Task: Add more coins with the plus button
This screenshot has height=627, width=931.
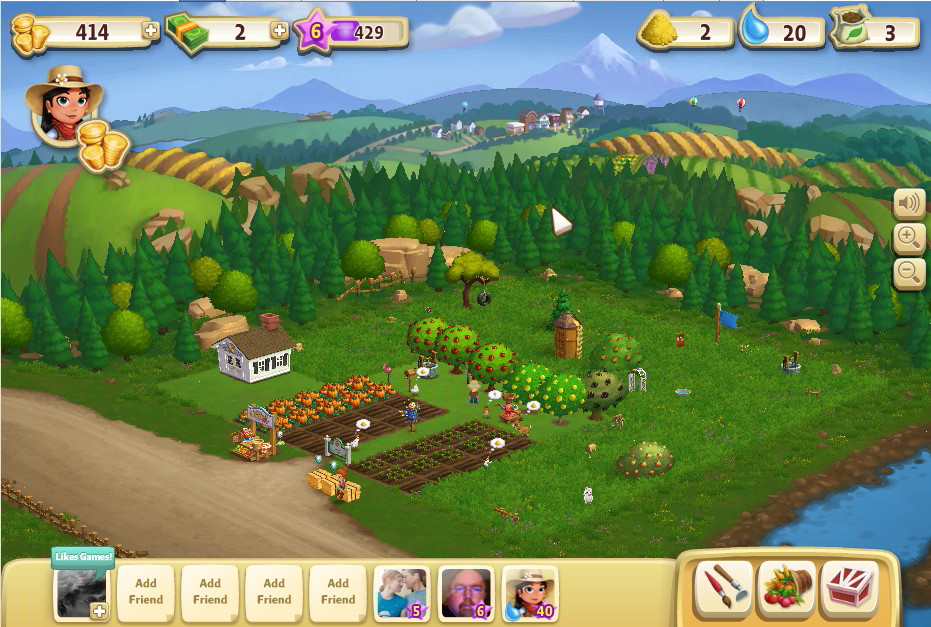Action: (x=151, y=31)
